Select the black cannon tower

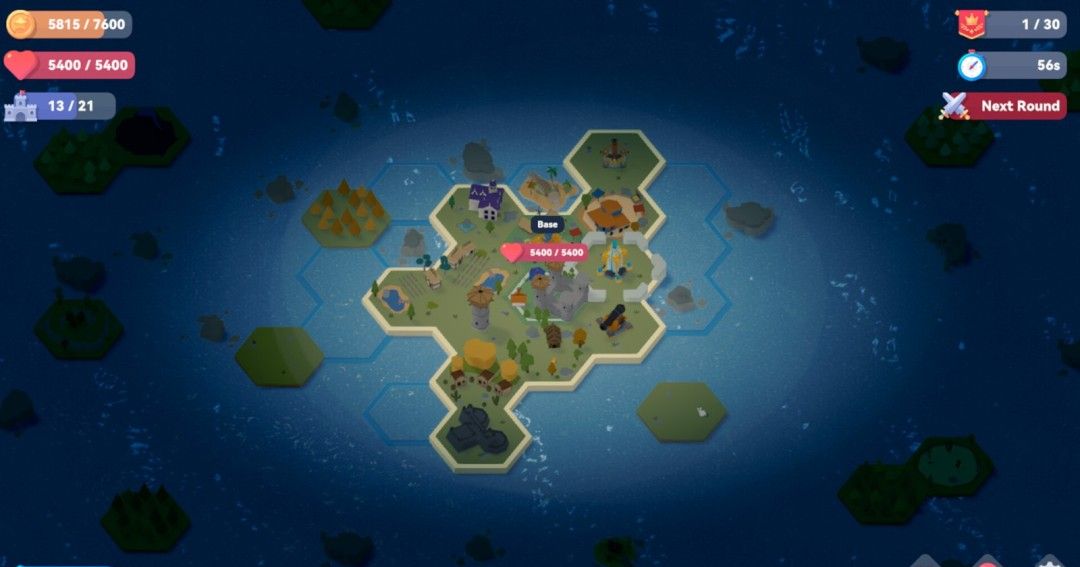click(611, 319)
